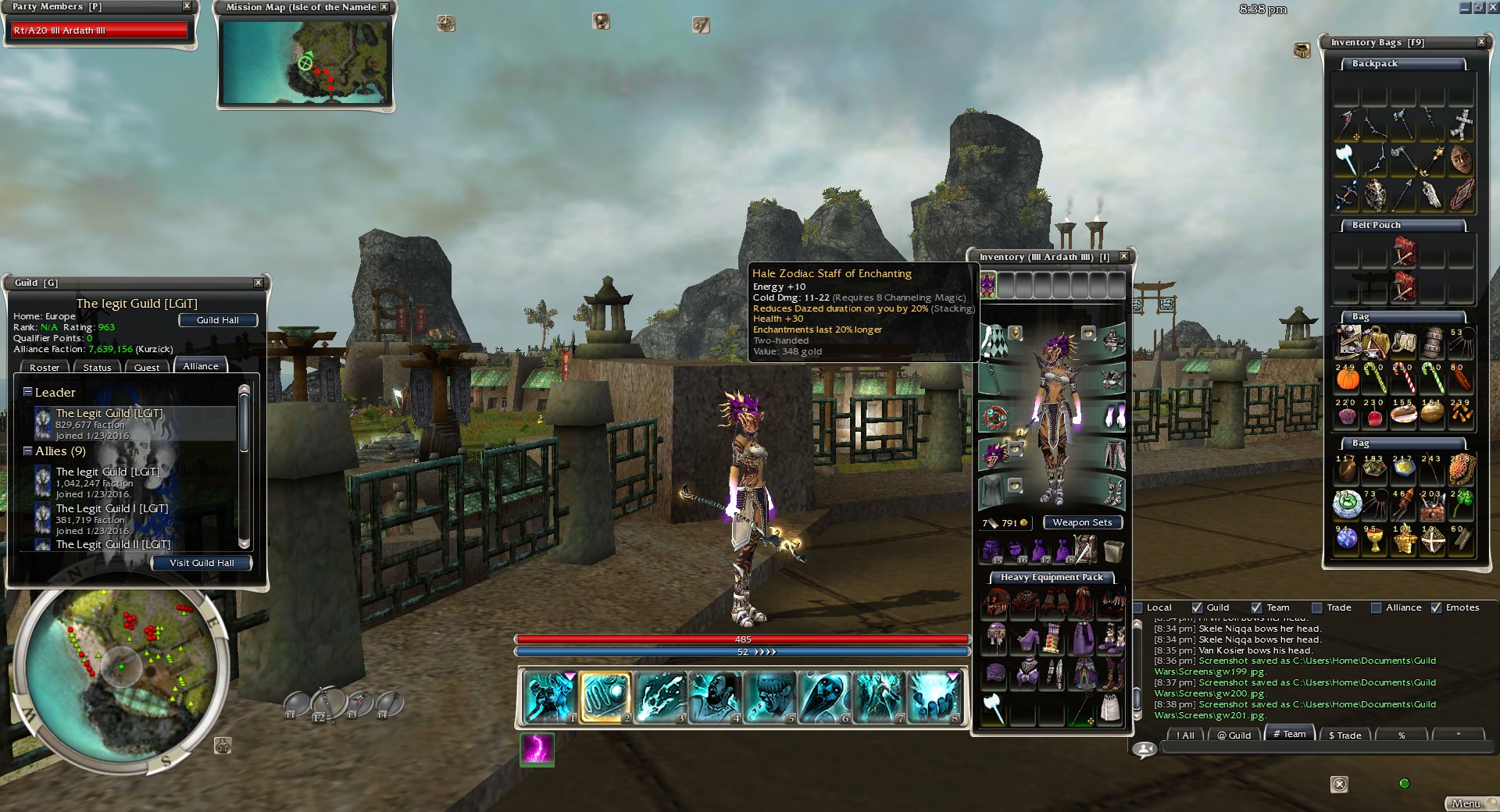The image size is (1500, 812).
Task: Close the Inventory window
Action: click(x=1123, y=257)
